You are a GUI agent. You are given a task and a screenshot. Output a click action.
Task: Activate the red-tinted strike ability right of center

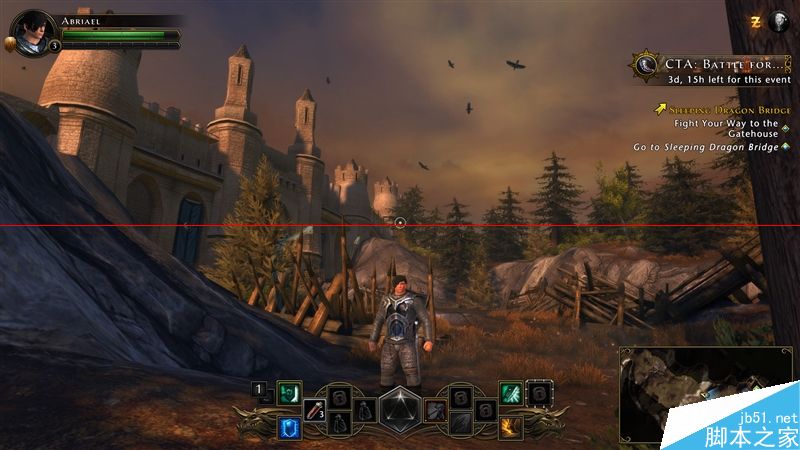(435, 409)
